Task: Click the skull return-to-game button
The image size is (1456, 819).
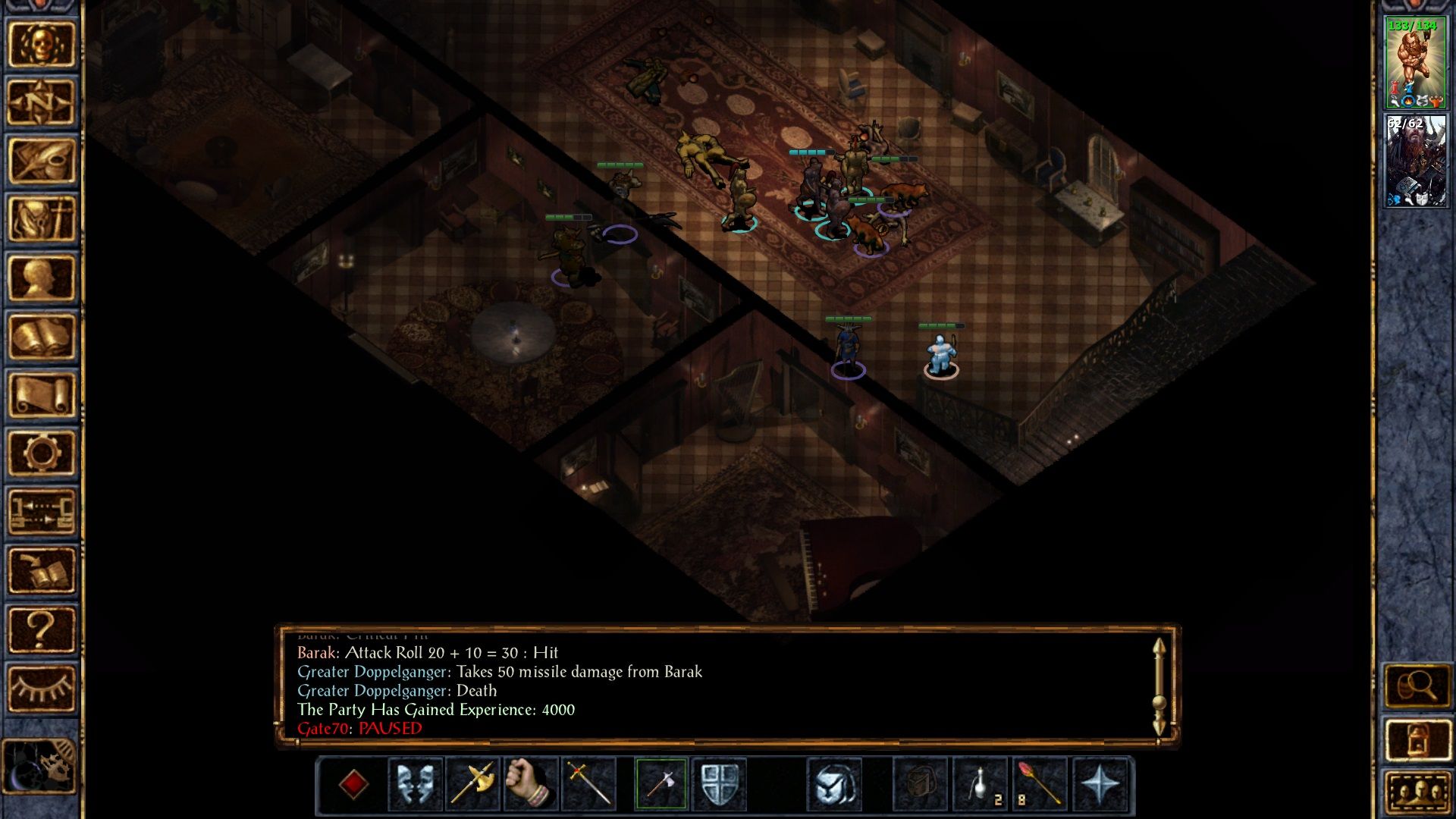Action: coord(42,44)
